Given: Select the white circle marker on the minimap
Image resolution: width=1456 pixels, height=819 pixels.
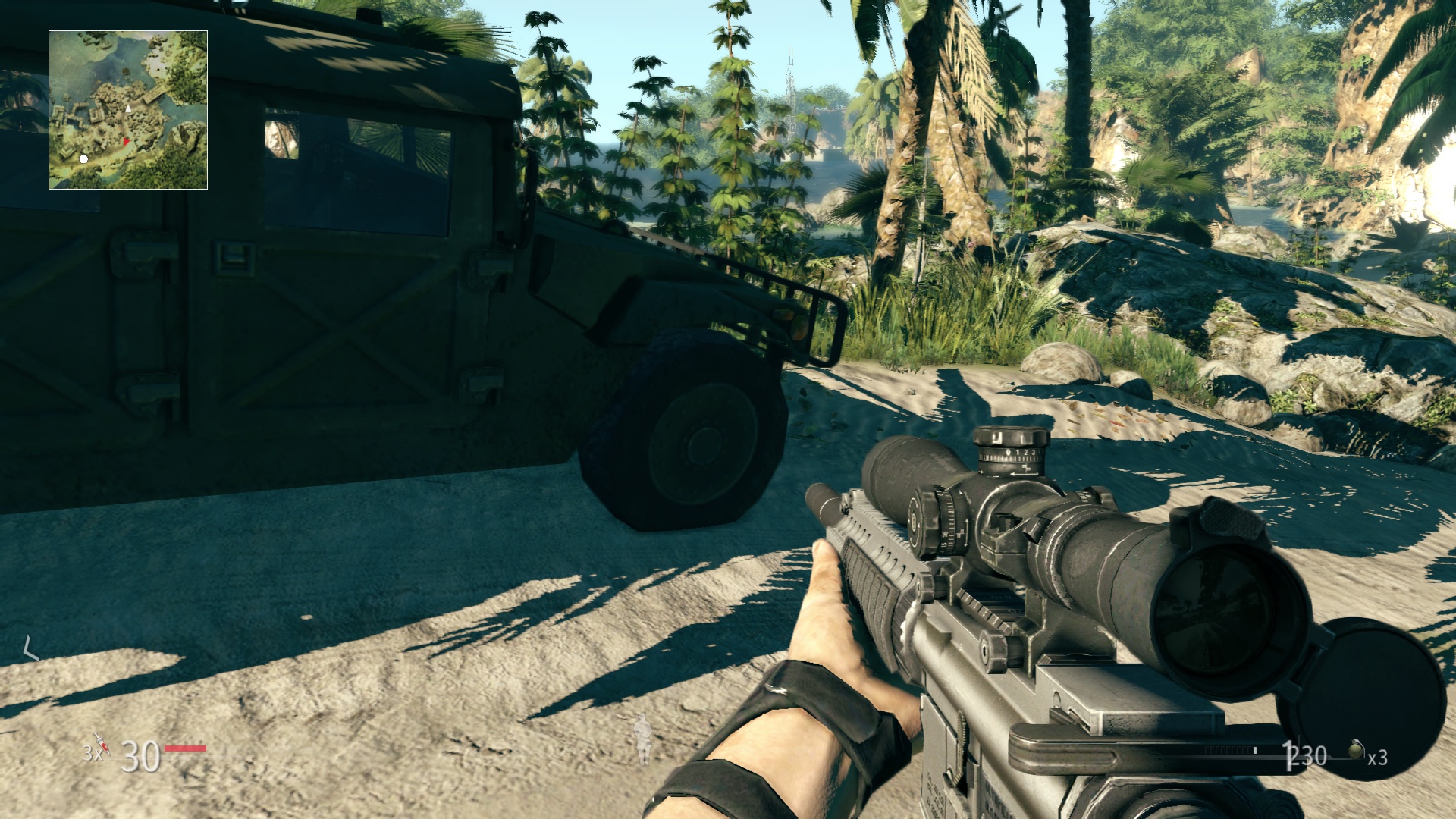Looking at the screenshot, I should click(83, 159).
